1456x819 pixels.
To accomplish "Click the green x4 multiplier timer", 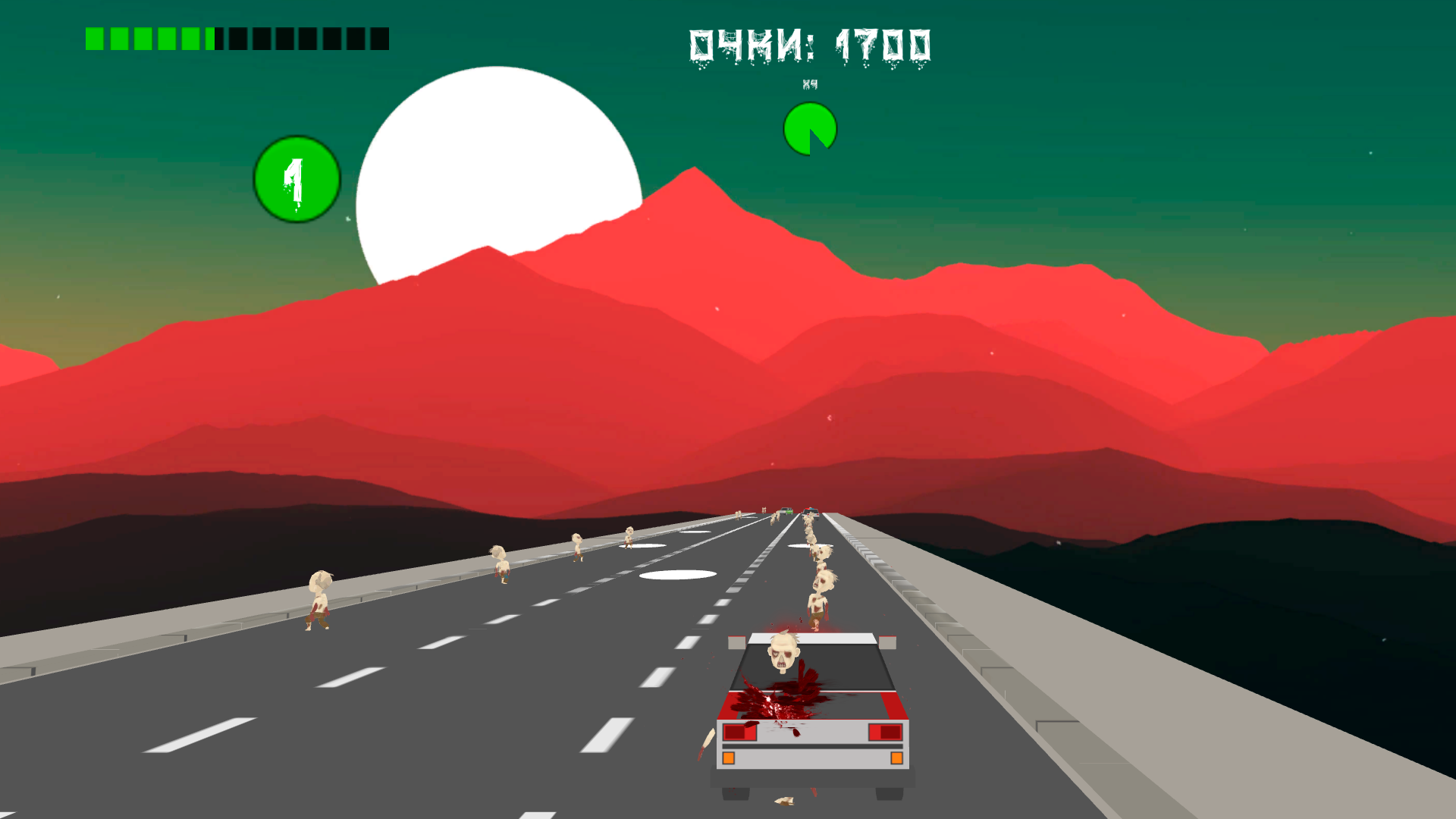I will [x=808, y=129].
